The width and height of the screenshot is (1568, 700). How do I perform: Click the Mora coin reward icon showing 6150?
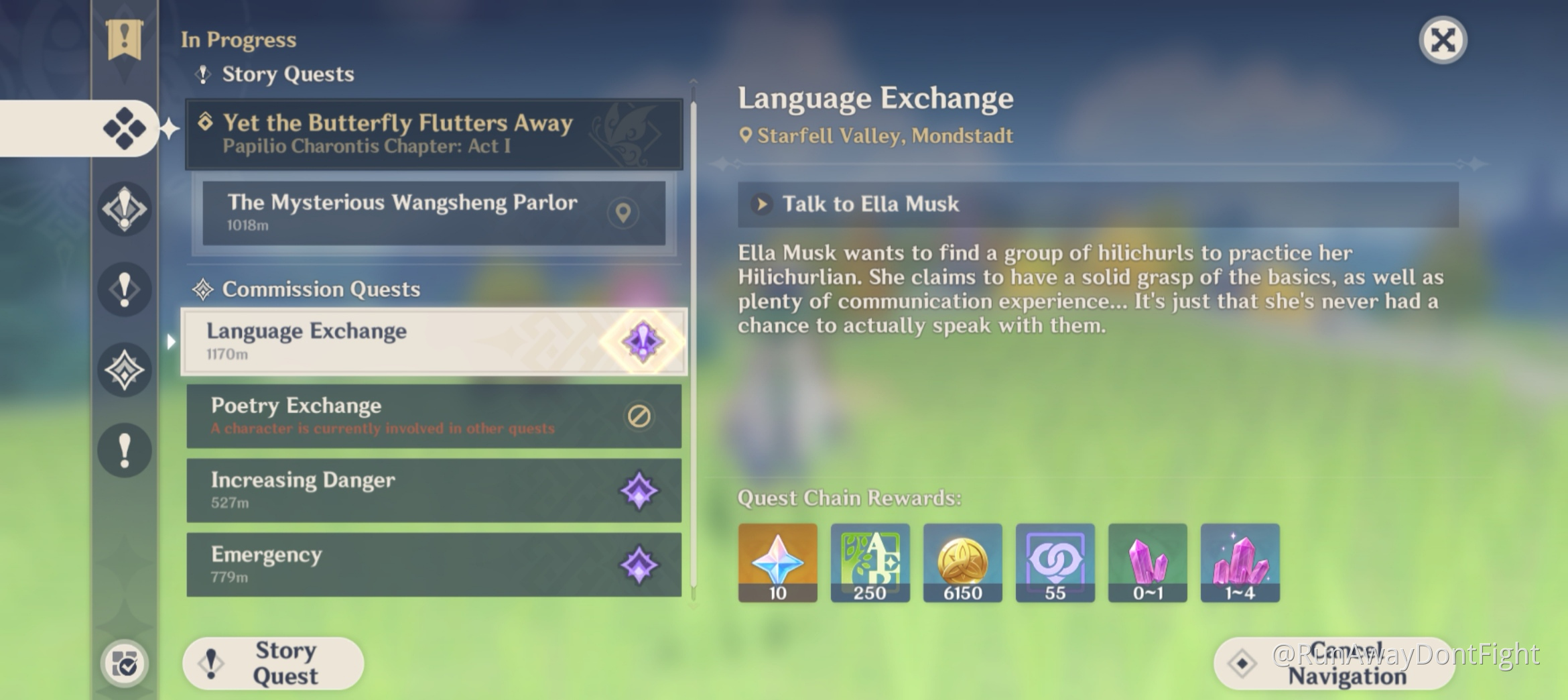tap(962, 563)
